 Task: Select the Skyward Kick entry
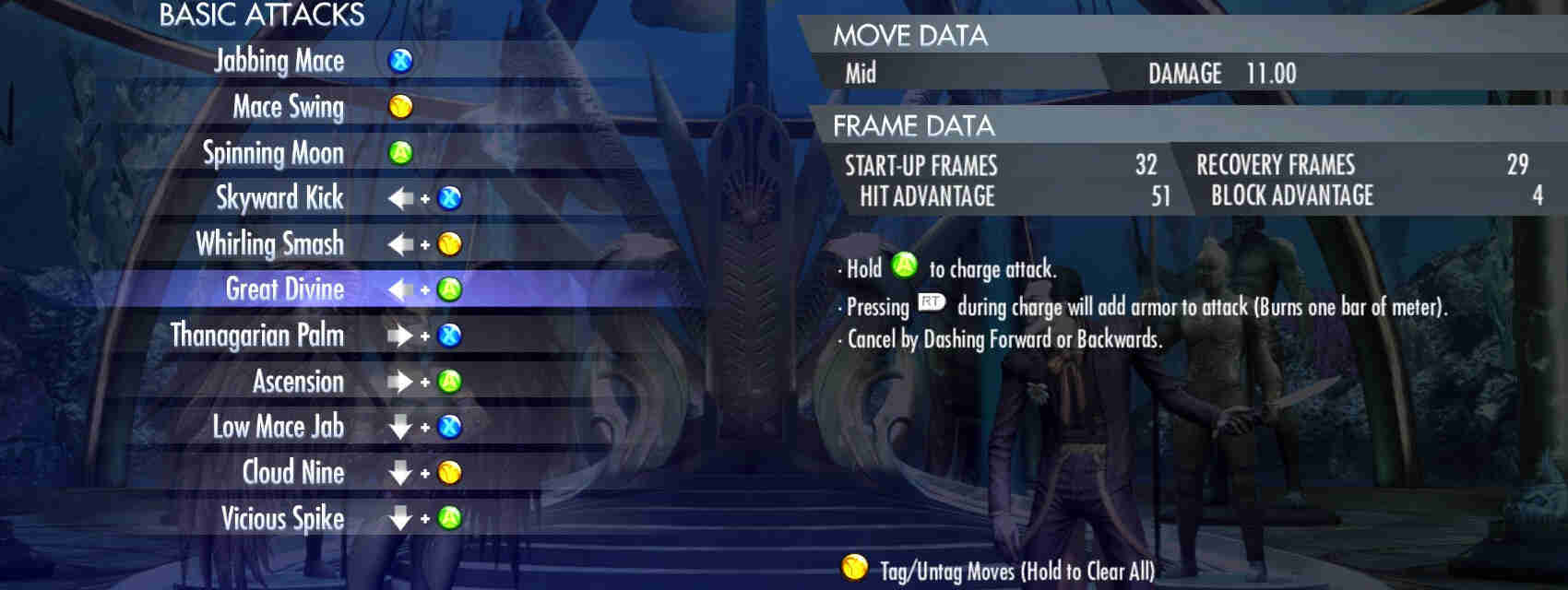(279, 198)
